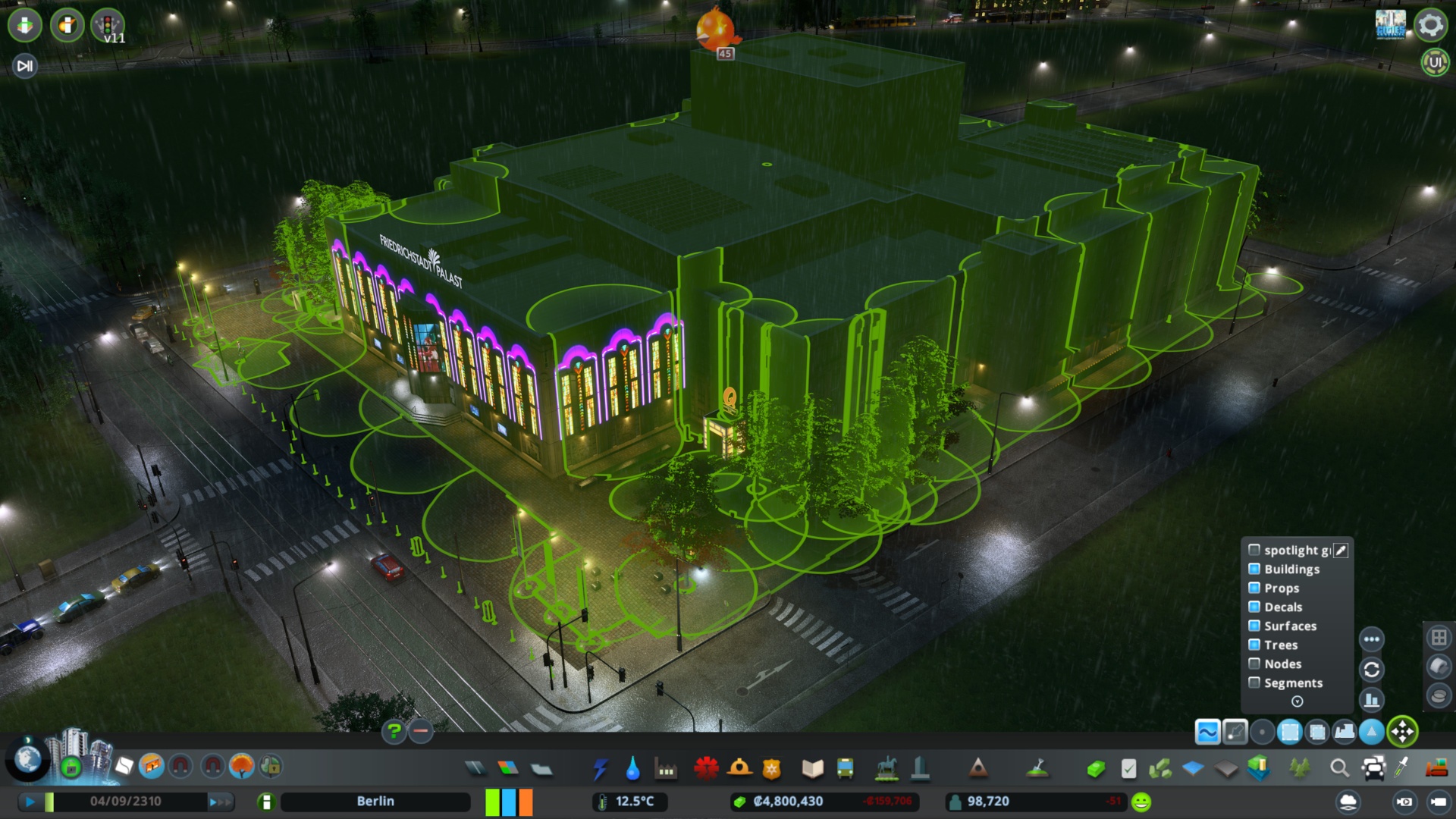1456x819 pixels.
Task: Open Move It More Options three-dot button
Action: [1371, 639]
